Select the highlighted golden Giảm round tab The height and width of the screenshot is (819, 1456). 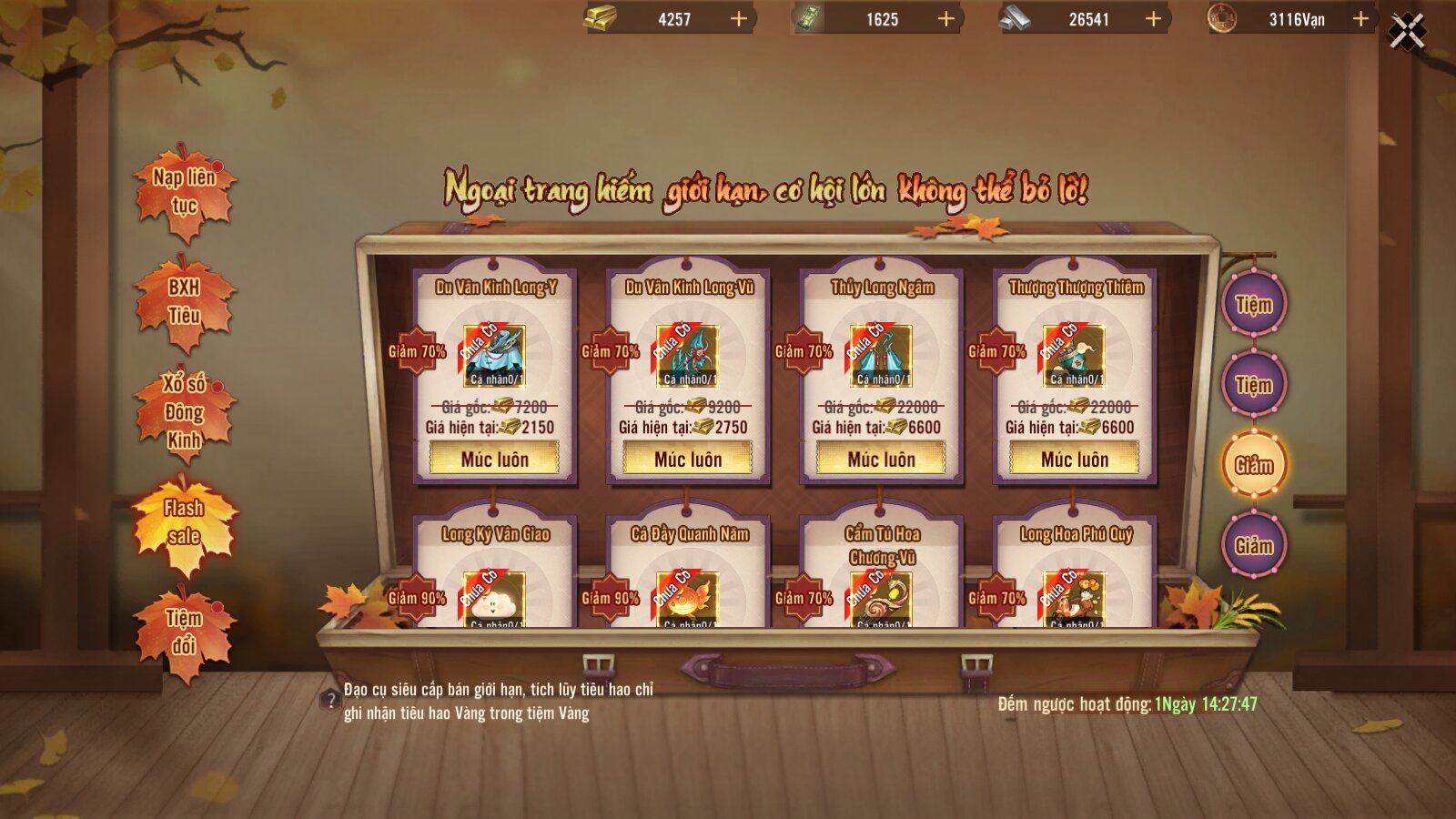(1253, 465)
